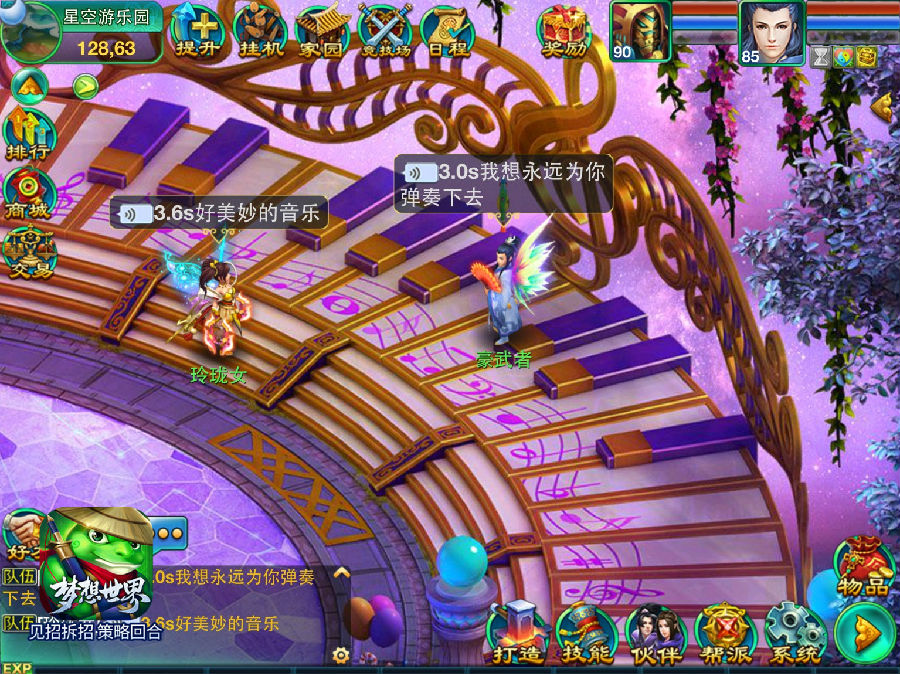The height and width of the screenshot is (674, 900).
Task: View the 排行 rankings
Action: coord(28,134)
